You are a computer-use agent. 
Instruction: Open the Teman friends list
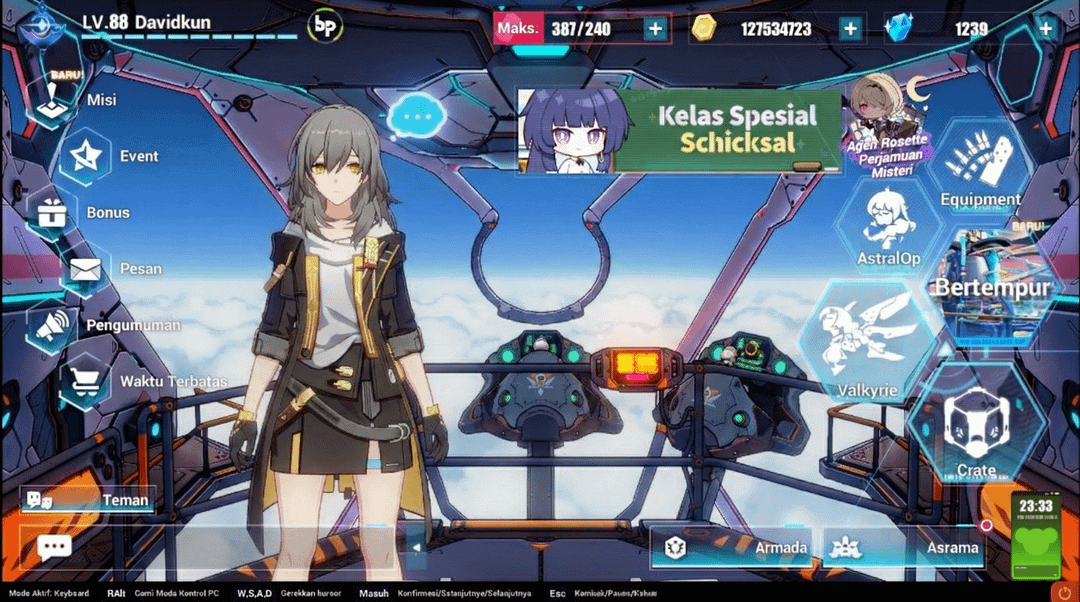[x=88, y=500]
